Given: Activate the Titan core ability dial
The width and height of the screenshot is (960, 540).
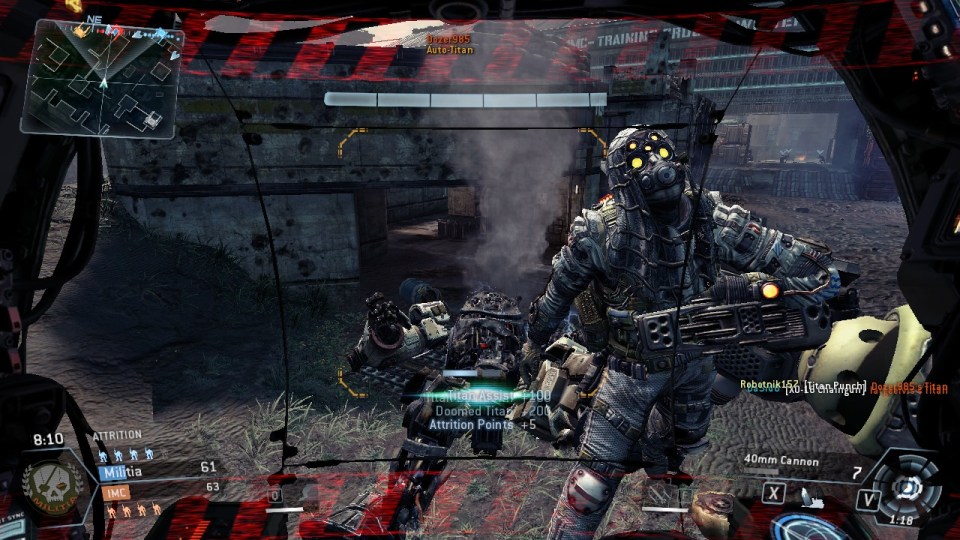Looking at the screenshot, I should click(908, 486).
